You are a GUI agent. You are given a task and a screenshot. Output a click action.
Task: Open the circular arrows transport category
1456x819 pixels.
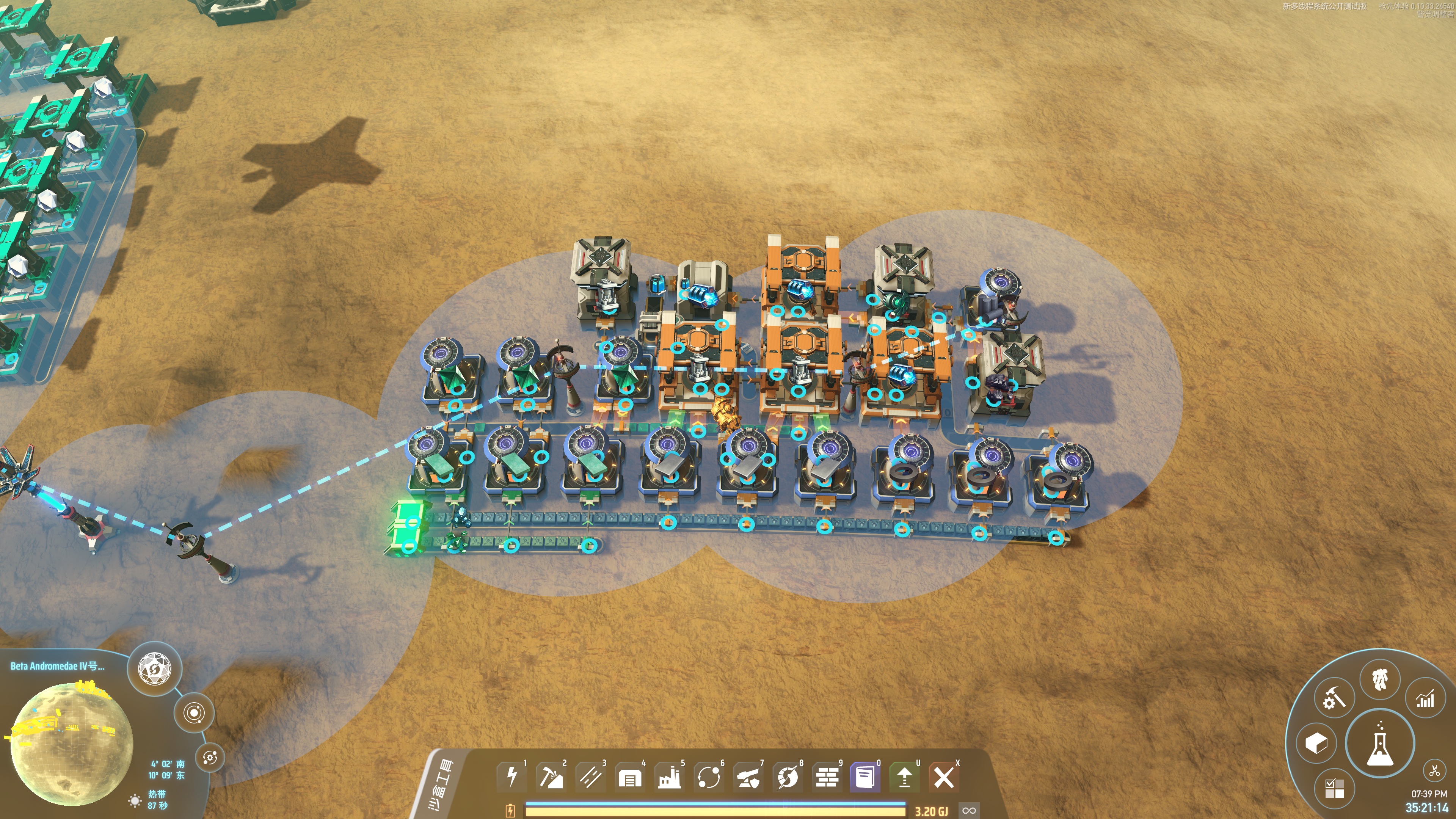click(x=709, y=777)
